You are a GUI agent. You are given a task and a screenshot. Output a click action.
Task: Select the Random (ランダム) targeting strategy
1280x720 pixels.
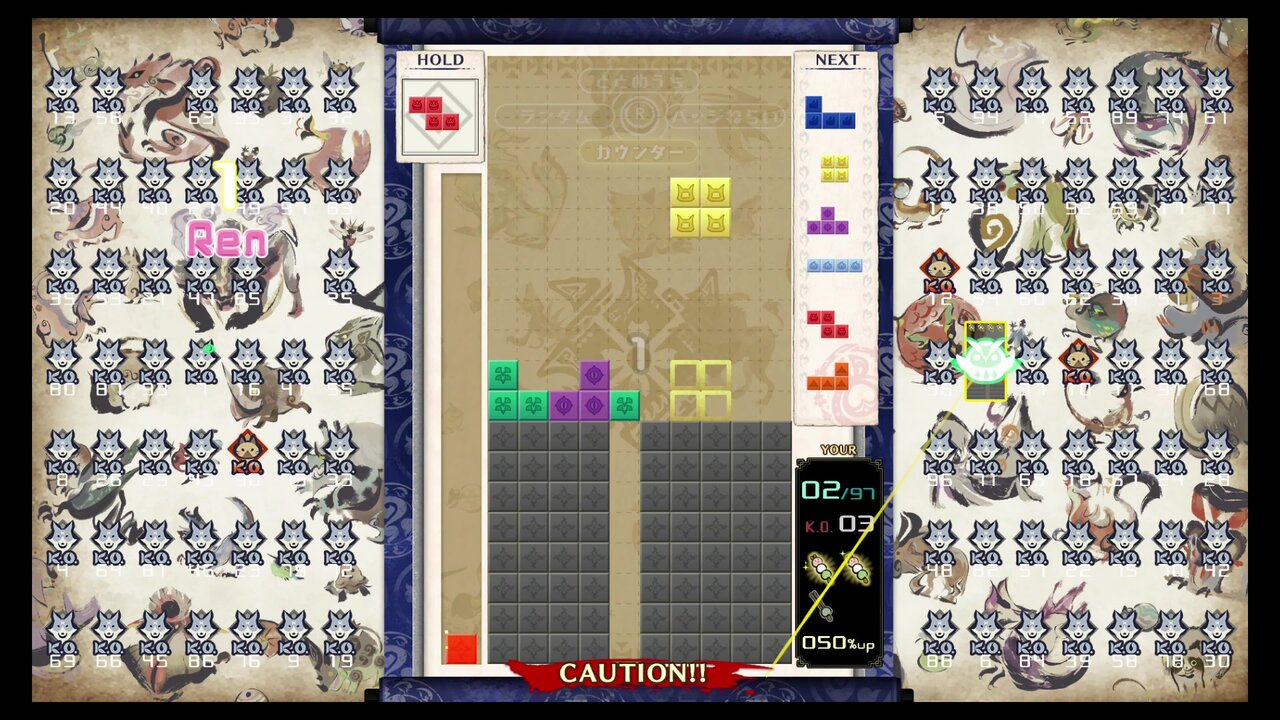[555, 115]
